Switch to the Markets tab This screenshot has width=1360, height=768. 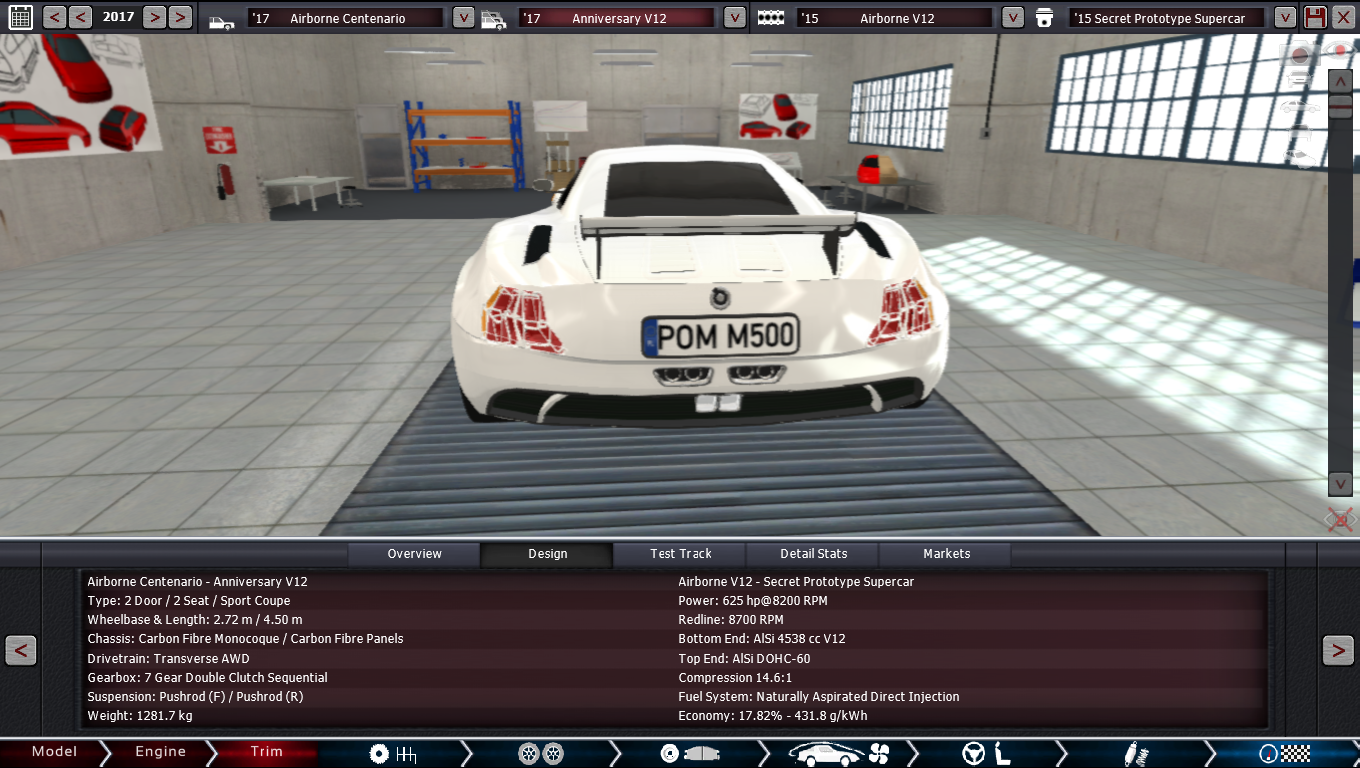pos(946,554)
